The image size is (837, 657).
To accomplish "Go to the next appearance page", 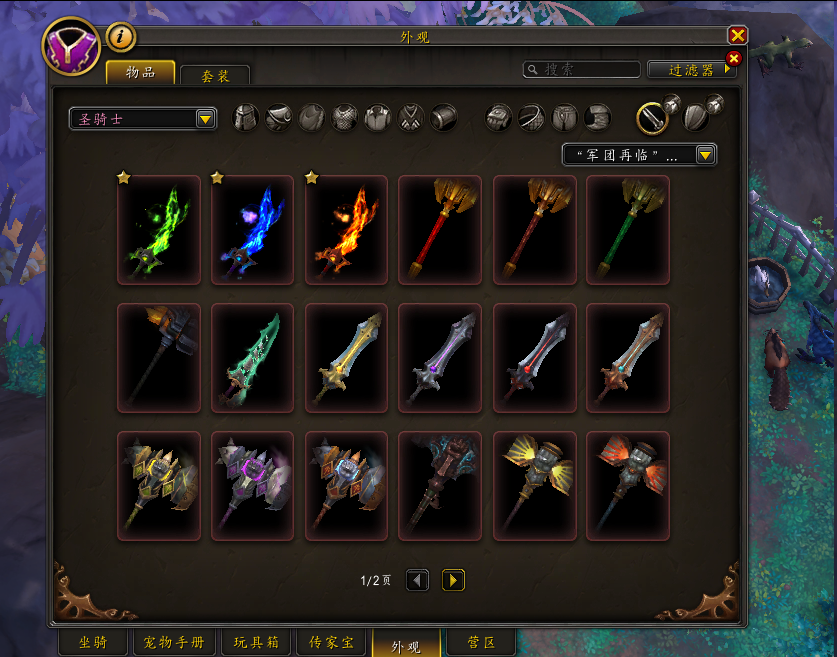I will coord(453,580).
